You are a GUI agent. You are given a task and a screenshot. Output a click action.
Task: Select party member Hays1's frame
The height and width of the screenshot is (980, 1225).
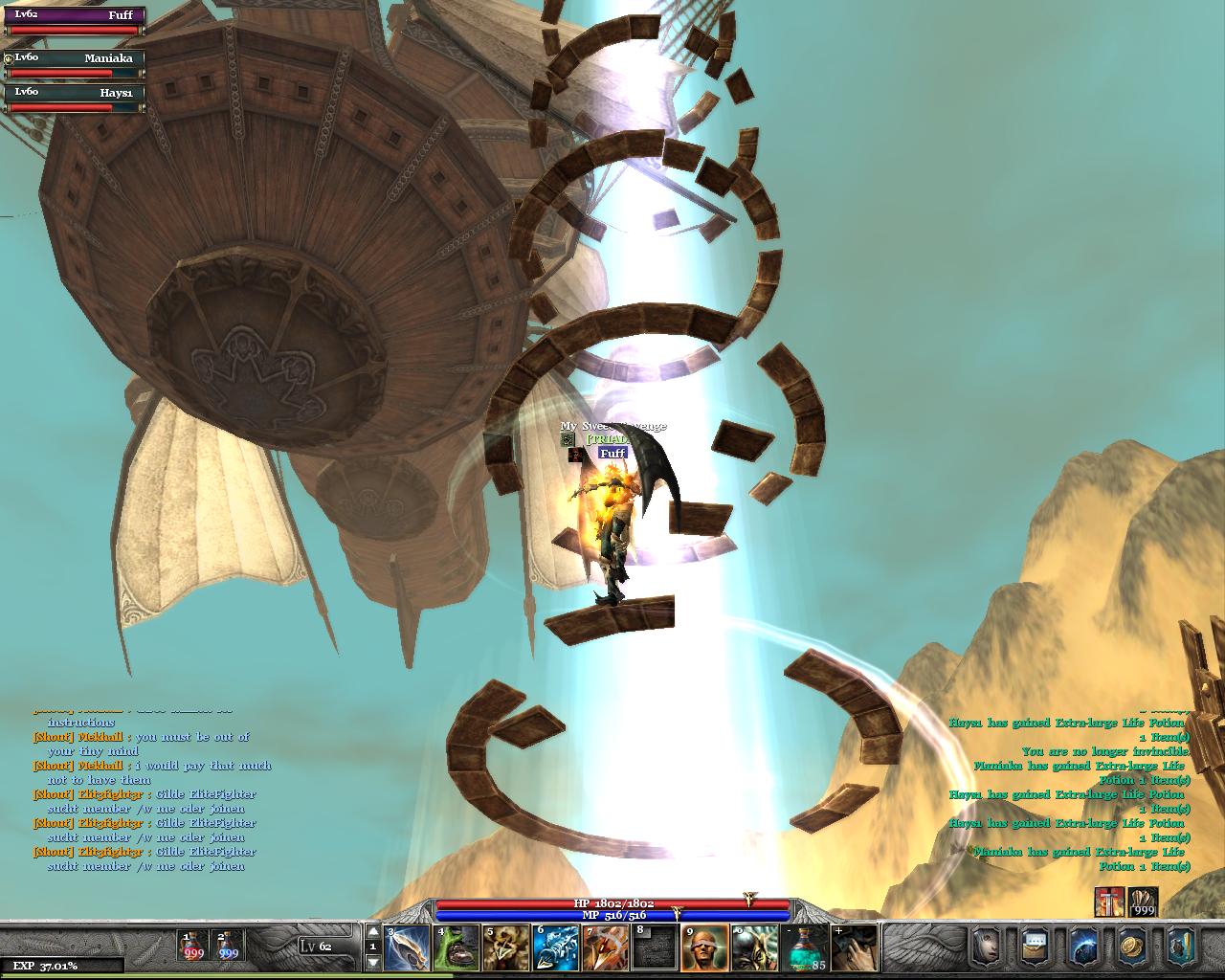(75, 100)
